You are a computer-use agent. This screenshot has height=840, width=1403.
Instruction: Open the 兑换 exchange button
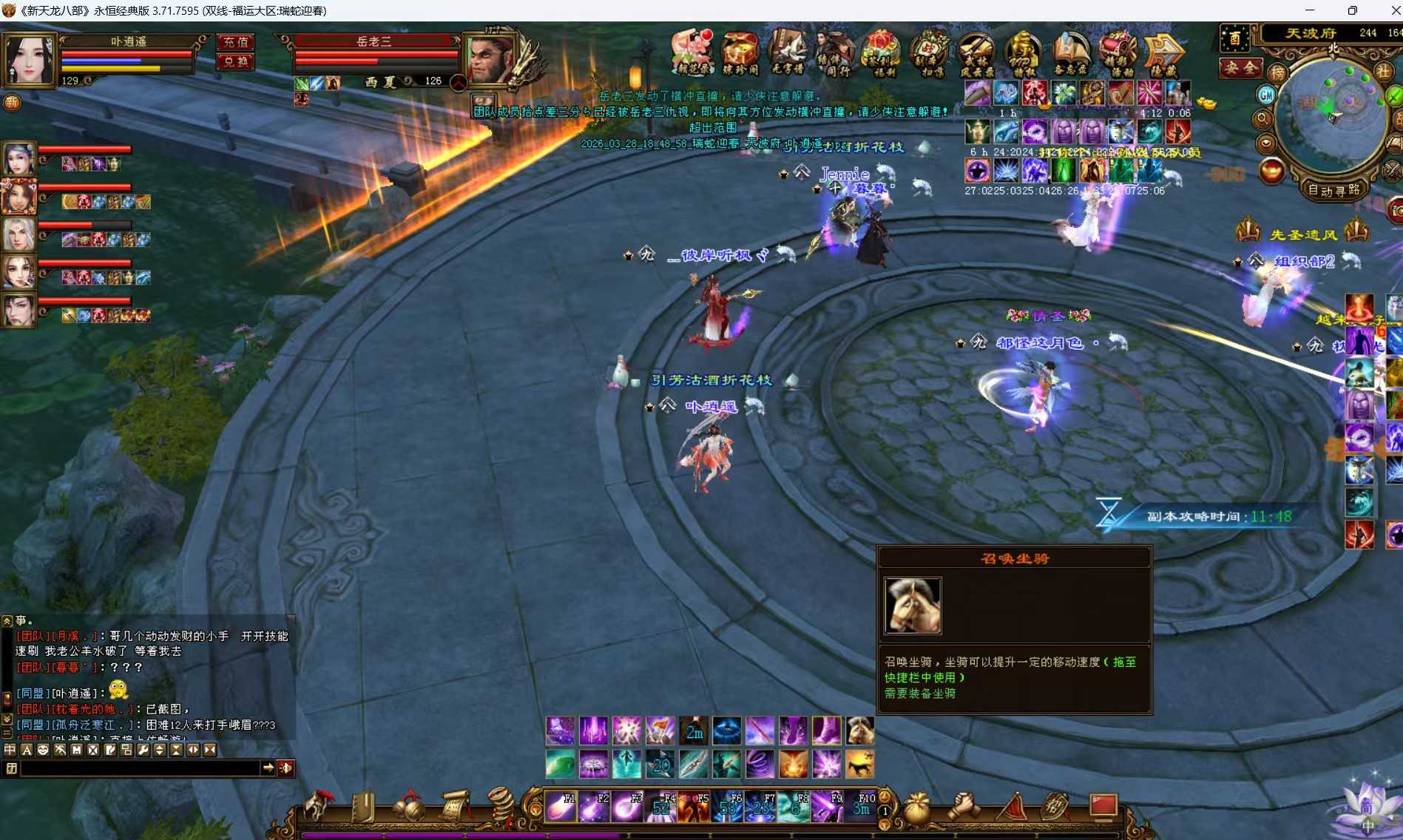pos(236,61)
